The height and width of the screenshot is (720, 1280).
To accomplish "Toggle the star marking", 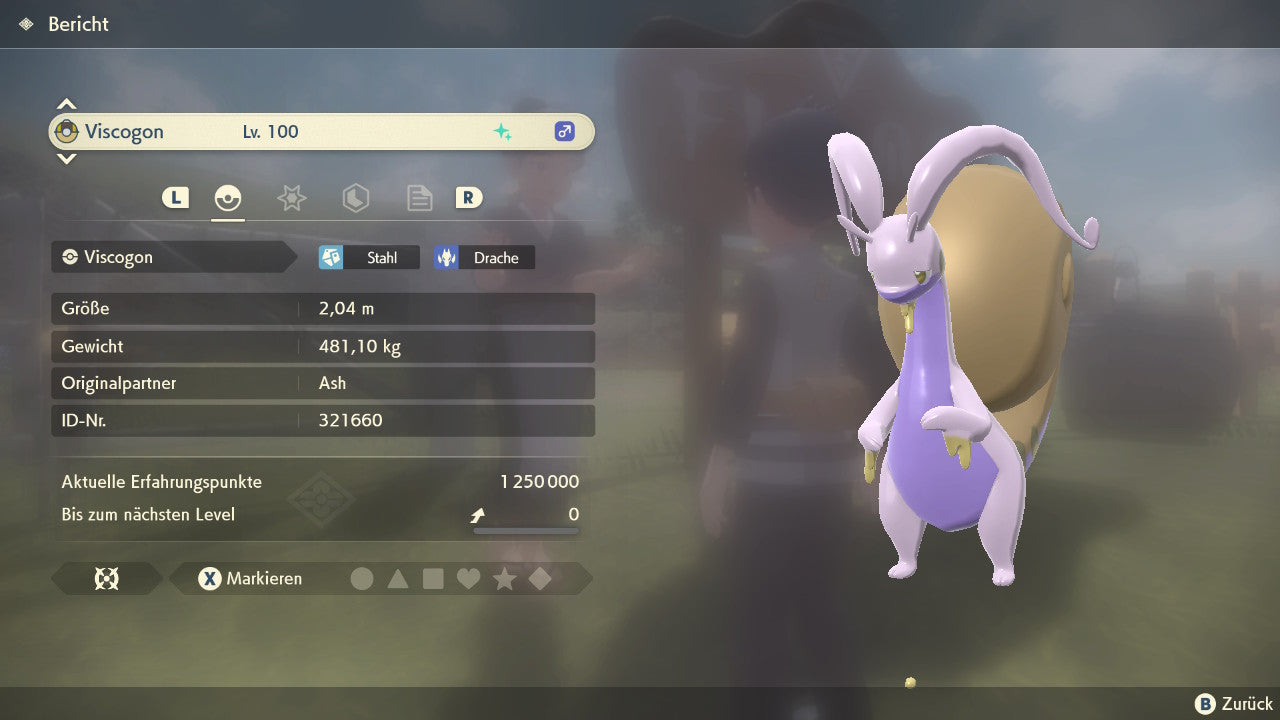I will 504,578.
